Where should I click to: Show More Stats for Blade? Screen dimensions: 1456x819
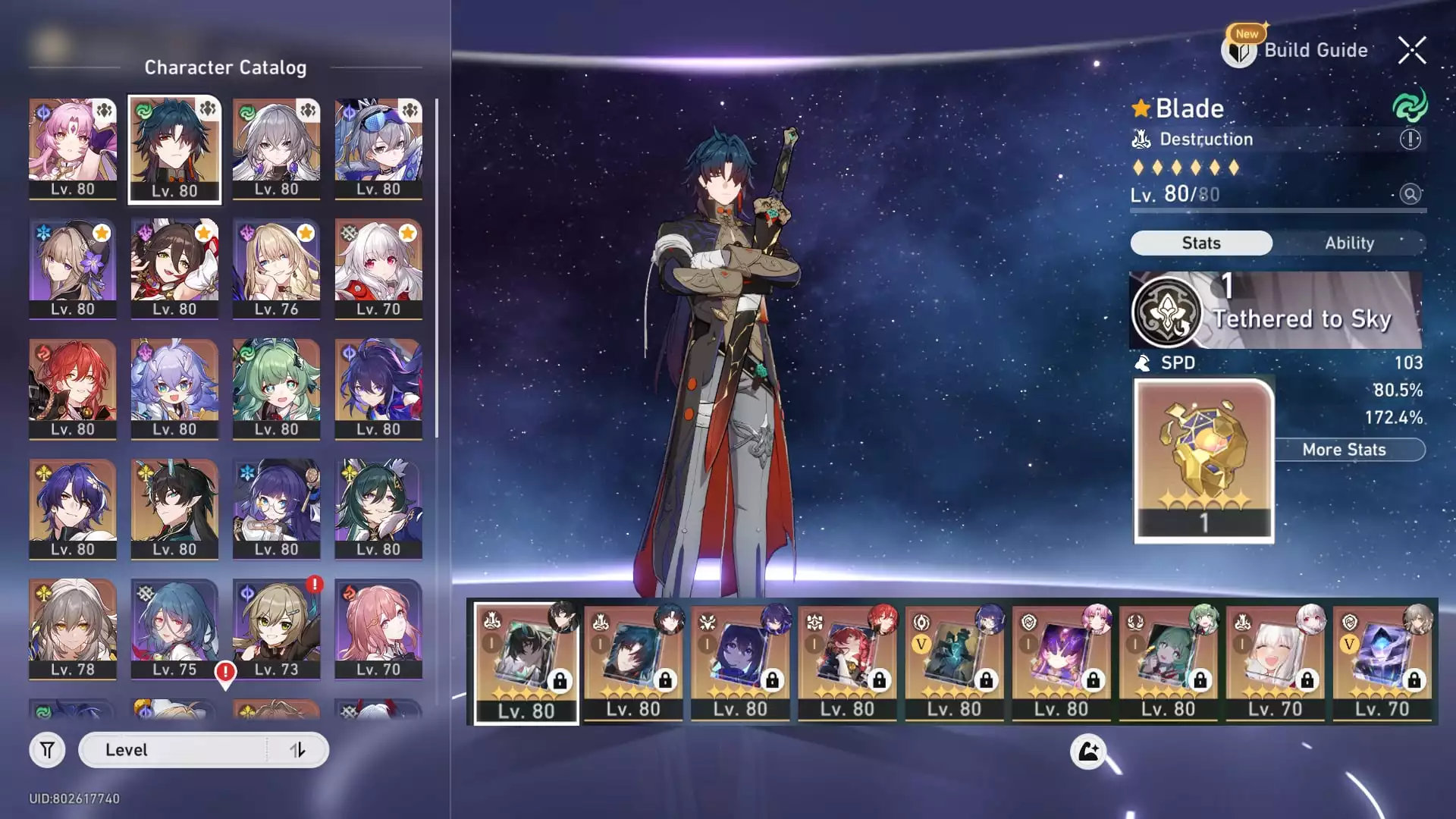pos(1344,450)
